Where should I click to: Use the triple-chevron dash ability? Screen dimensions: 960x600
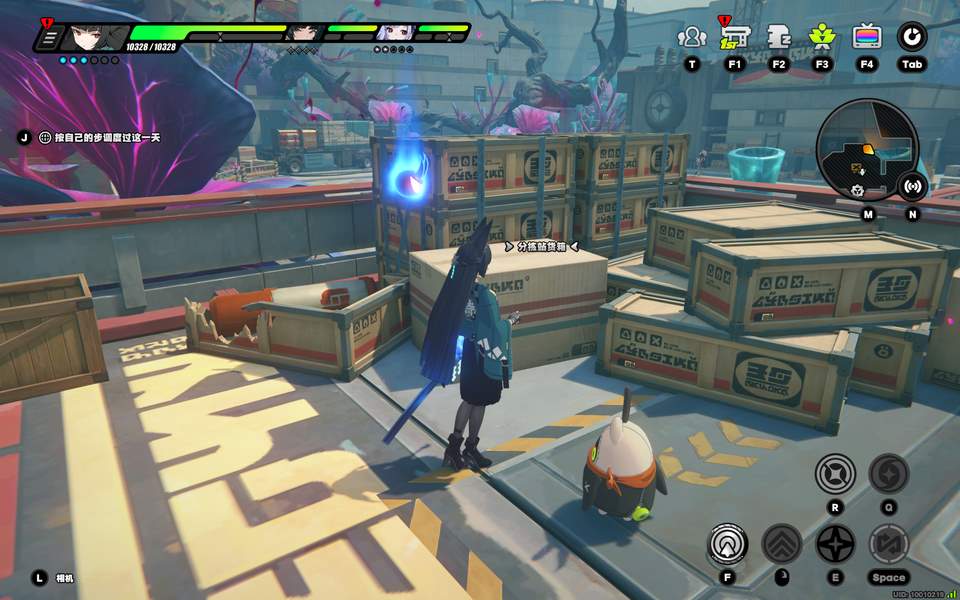(x=782, y=544)
